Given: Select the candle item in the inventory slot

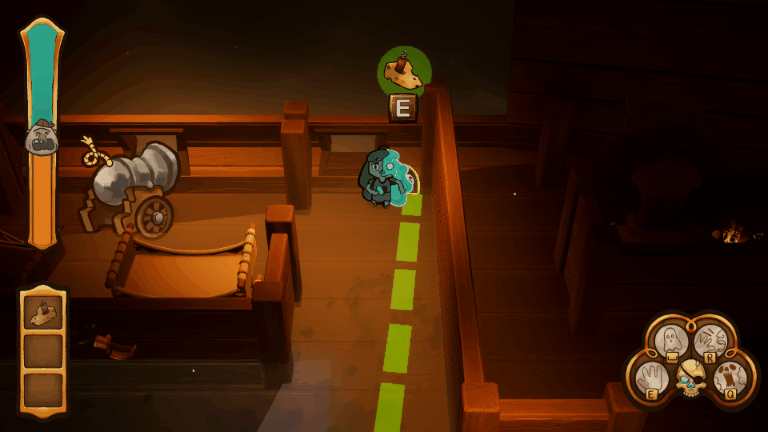Looking at the screenshot, I should 43,315.
